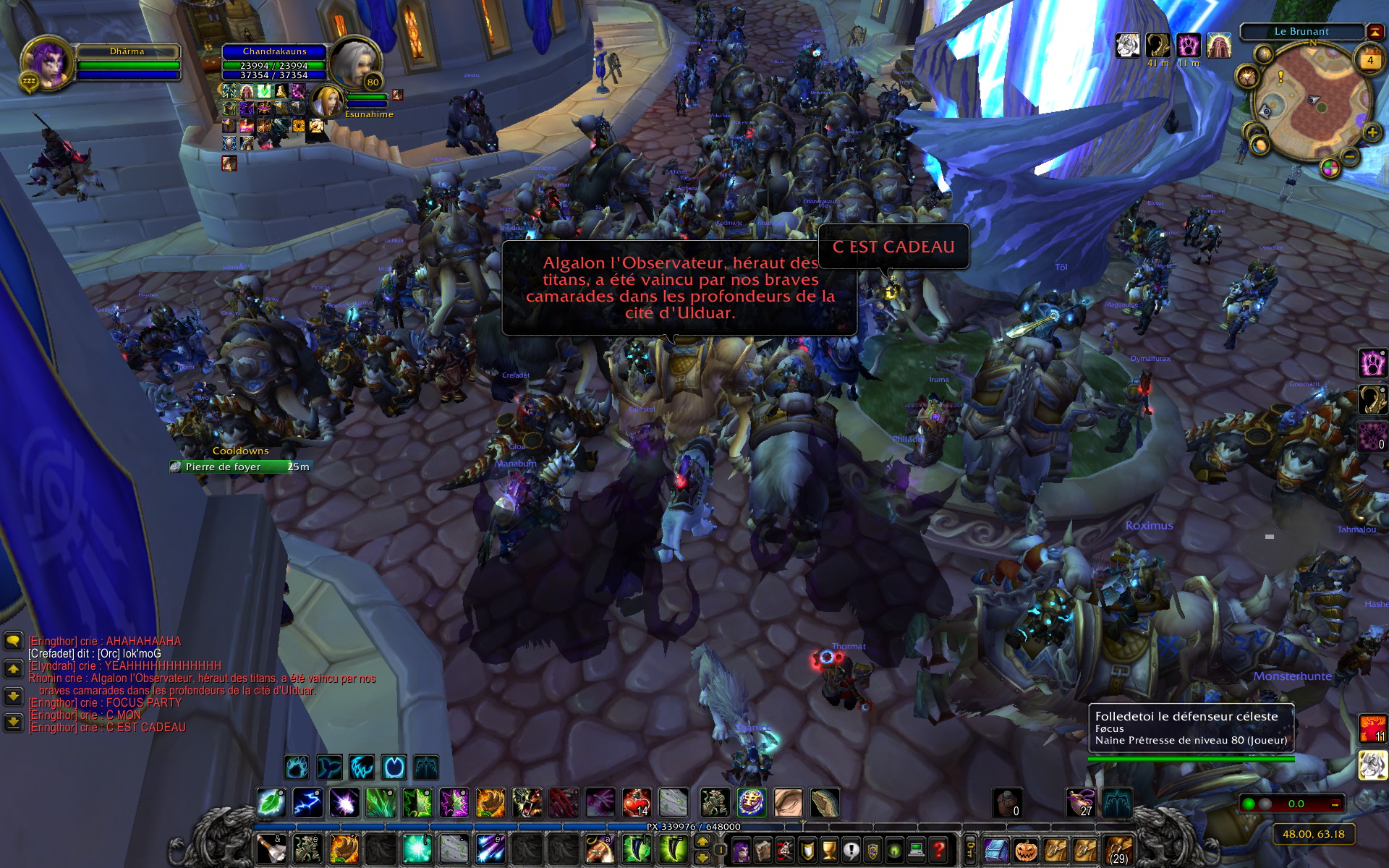Zoom out the minimap with minus button
Screen dimensions: 1389x868
(1350, 156)
